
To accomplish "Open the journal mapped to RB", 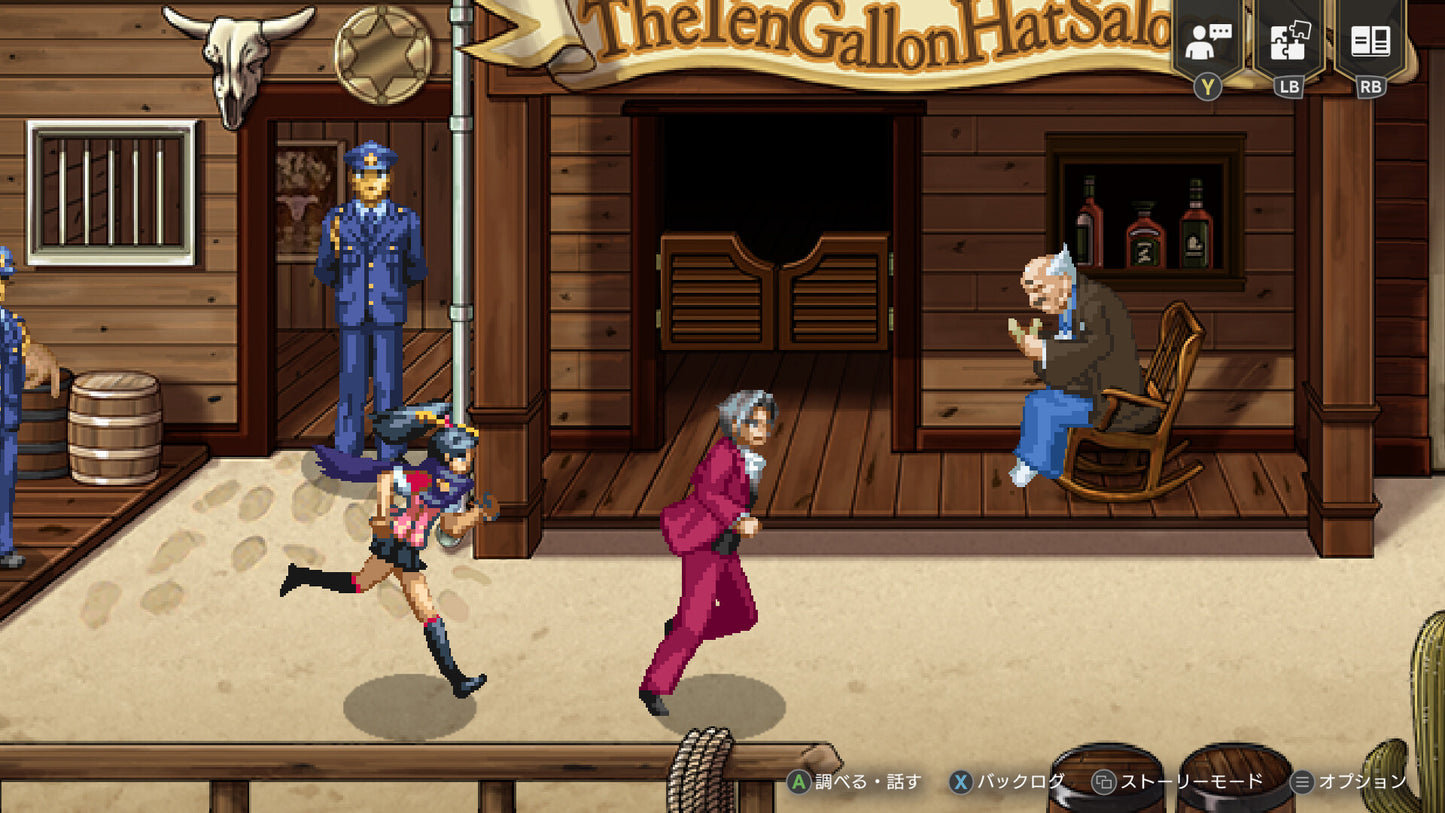I will (x=1369, y=41).
